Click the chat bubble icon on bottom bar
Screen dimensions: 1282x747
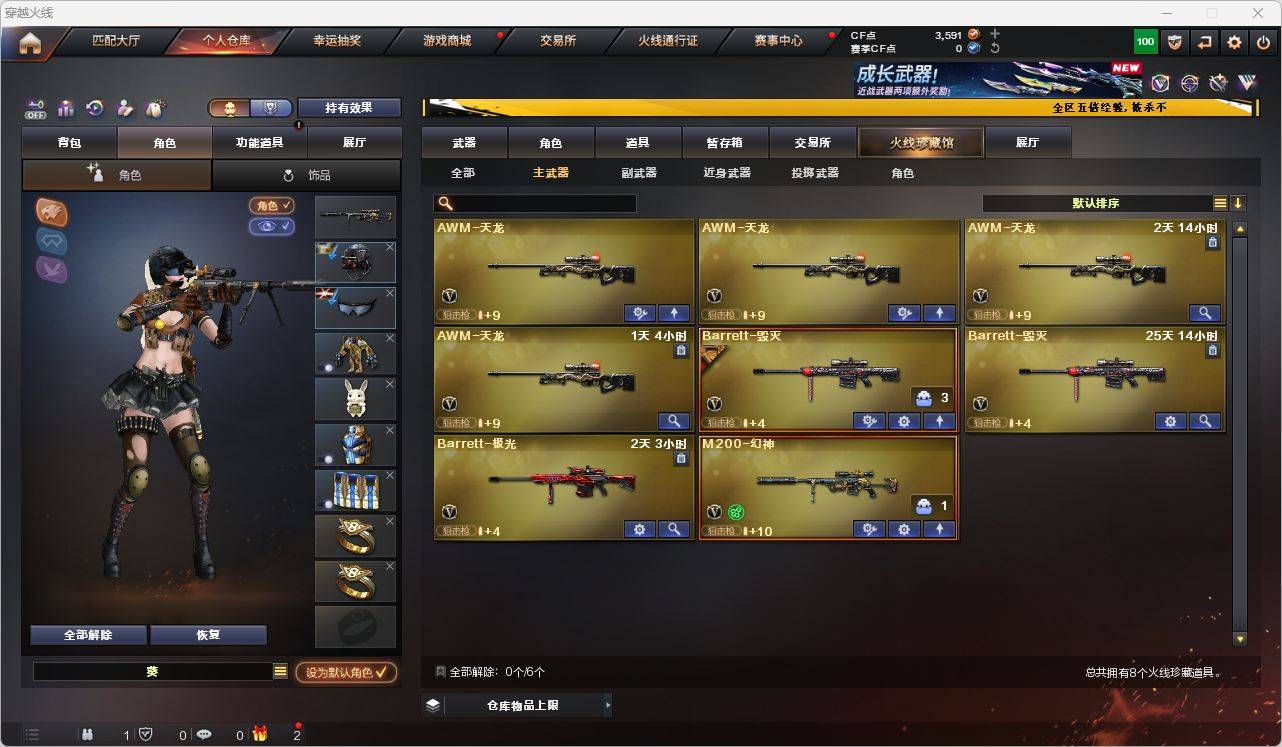(x=204, y=734)
